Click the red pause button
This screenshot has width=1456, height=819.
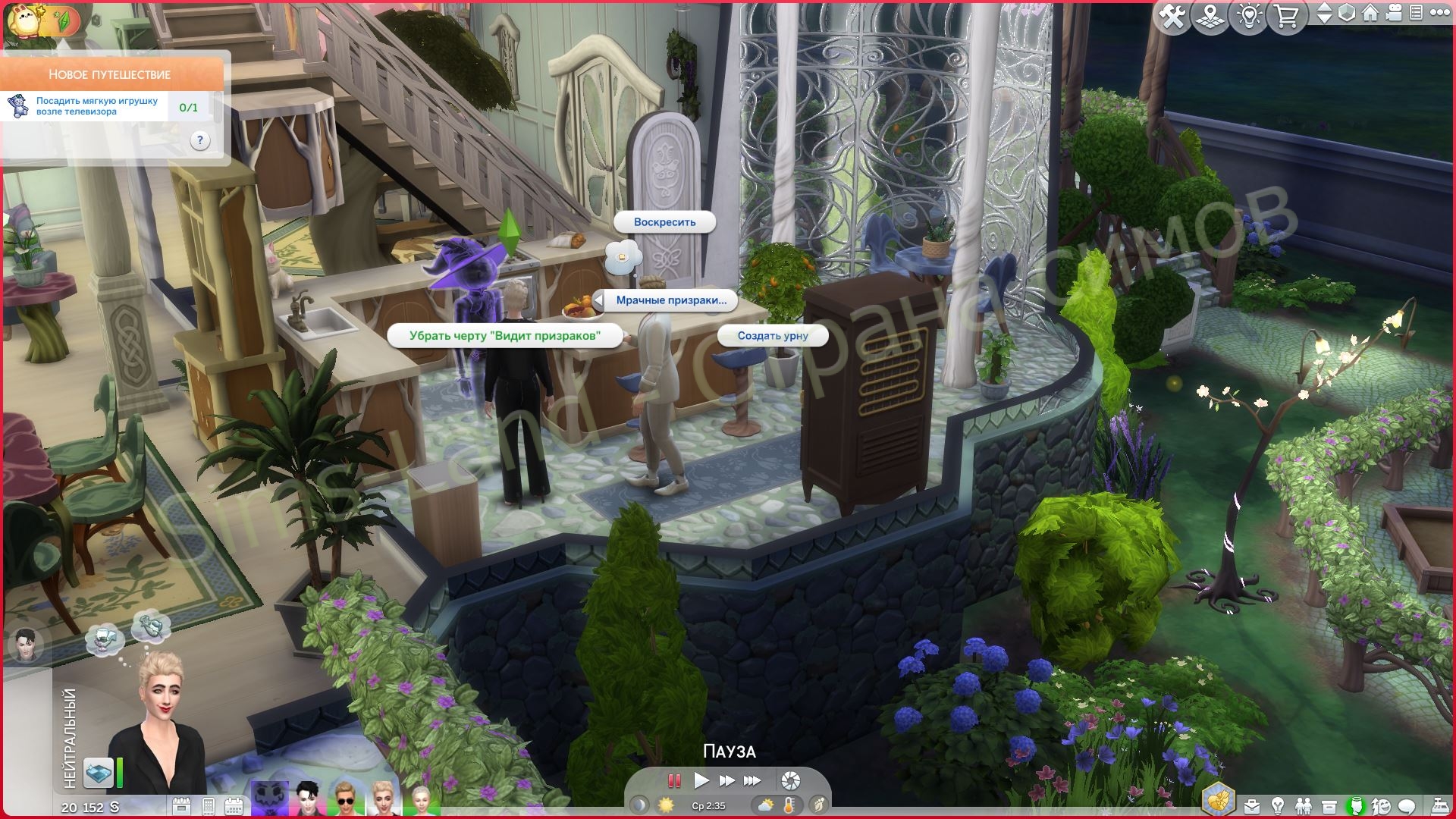point(673,780)
